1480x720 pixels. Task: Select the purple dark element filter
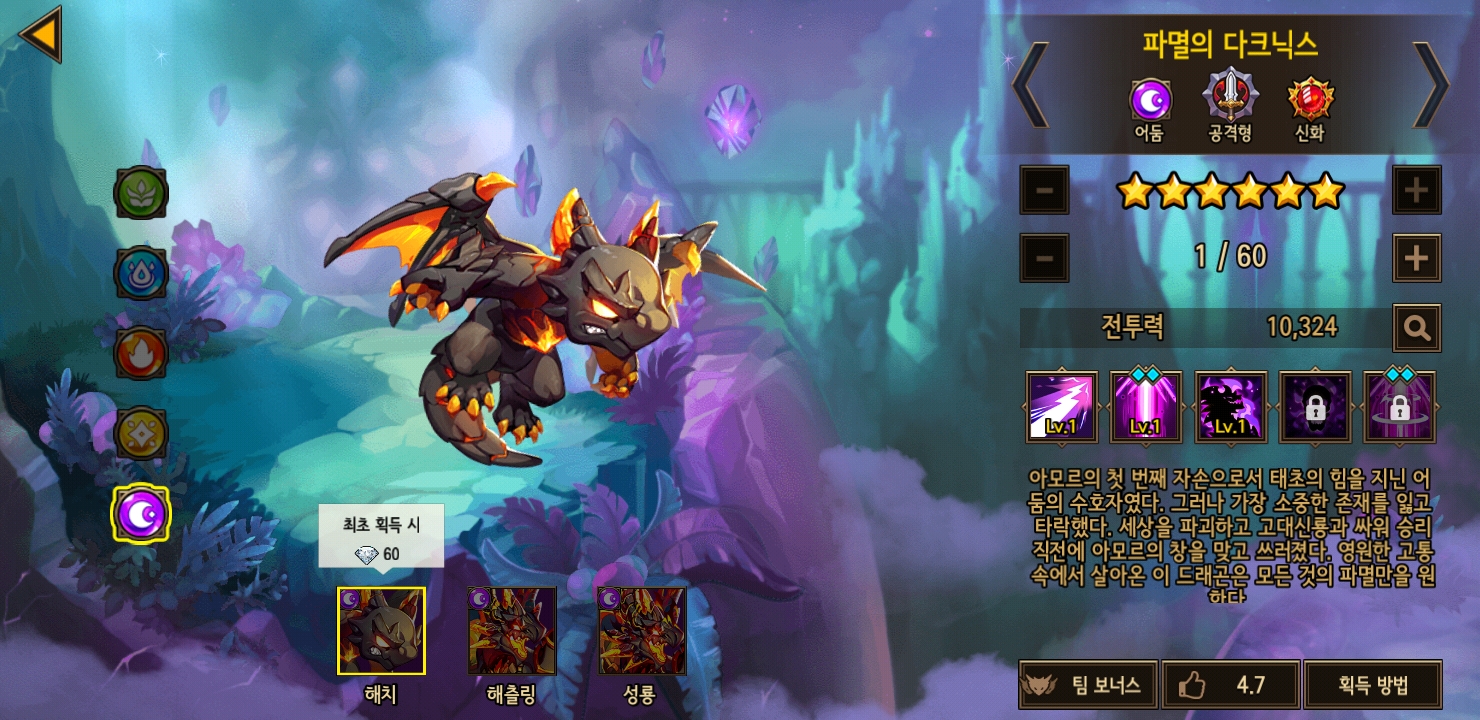pyautogui.click(x=141, y=513)
